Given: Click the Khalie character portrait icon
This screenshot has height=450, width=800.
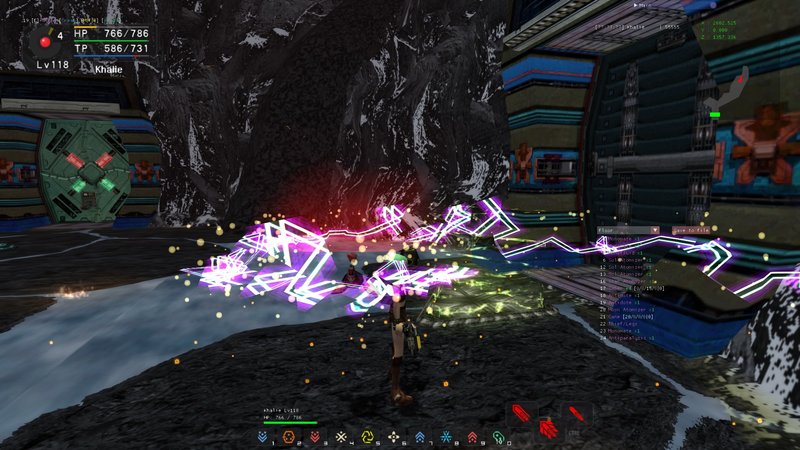Looking at the screenshot, I should (44, 42).
